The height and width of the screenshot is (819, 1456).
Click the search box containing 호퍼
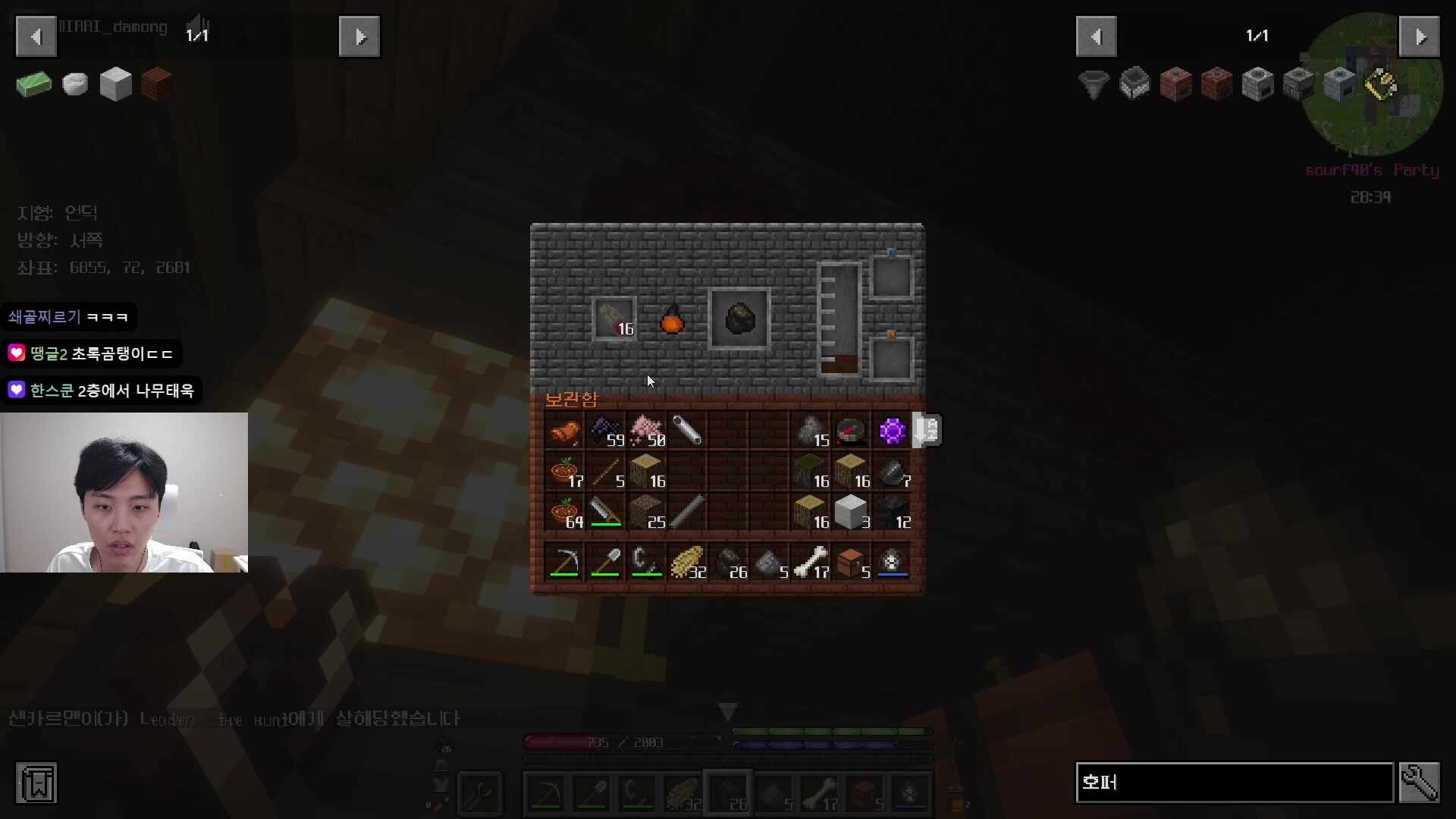tap(1234, 783)
